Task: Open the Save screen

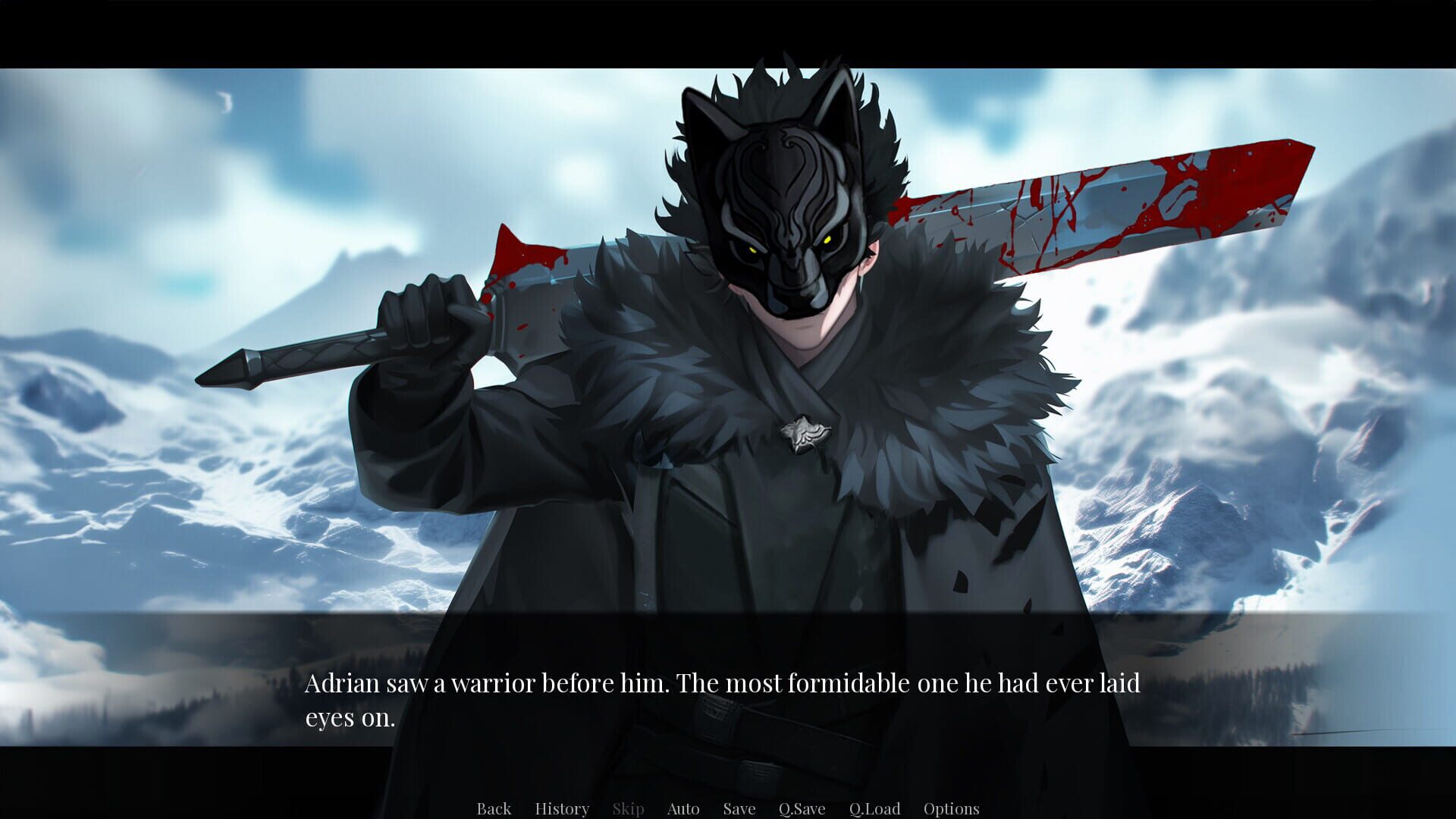Action: pyautogui.click(x=738, y=808)
